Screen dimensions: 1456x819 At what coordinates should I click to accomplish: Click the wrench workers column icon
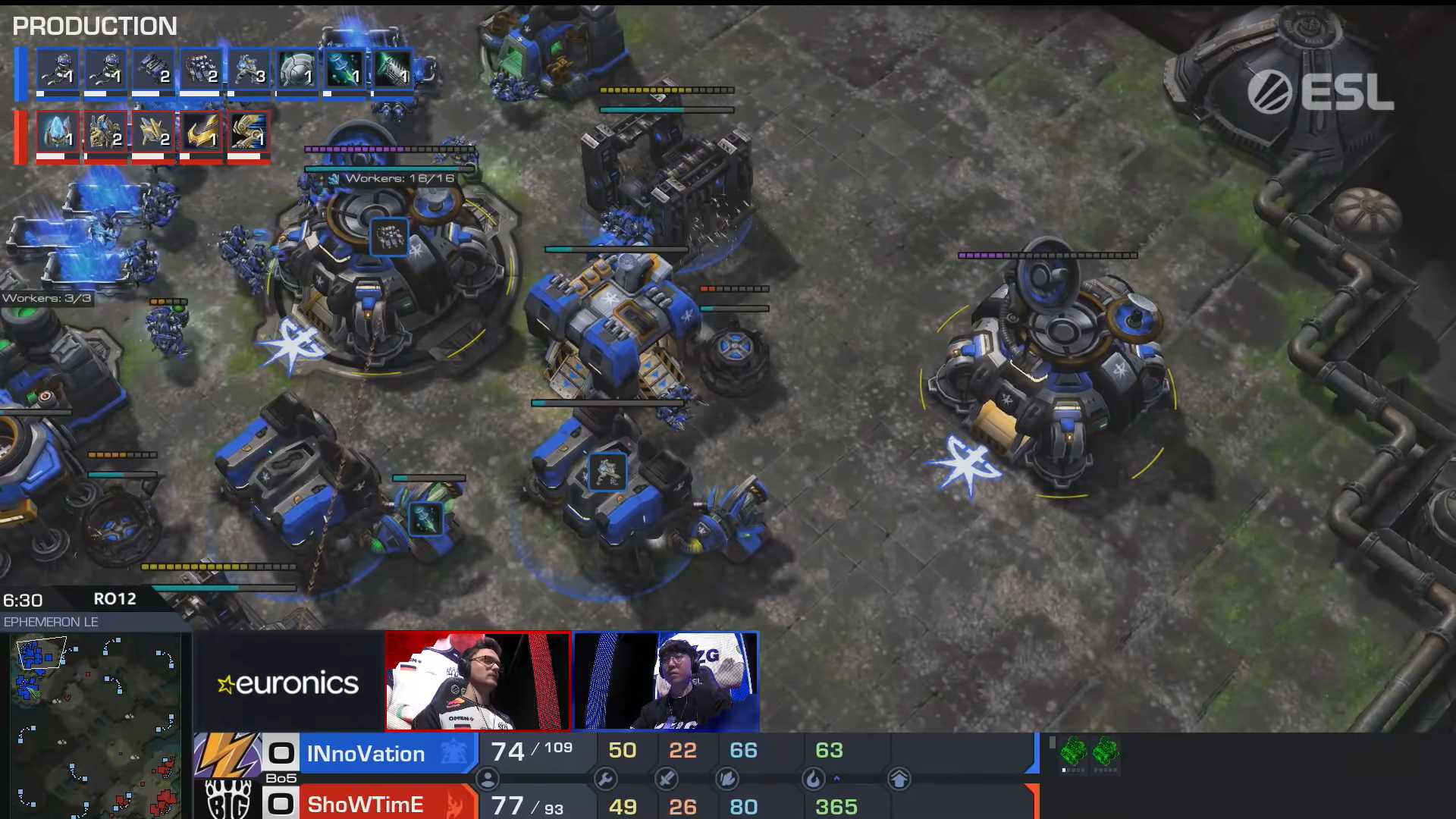pos(605,779)
